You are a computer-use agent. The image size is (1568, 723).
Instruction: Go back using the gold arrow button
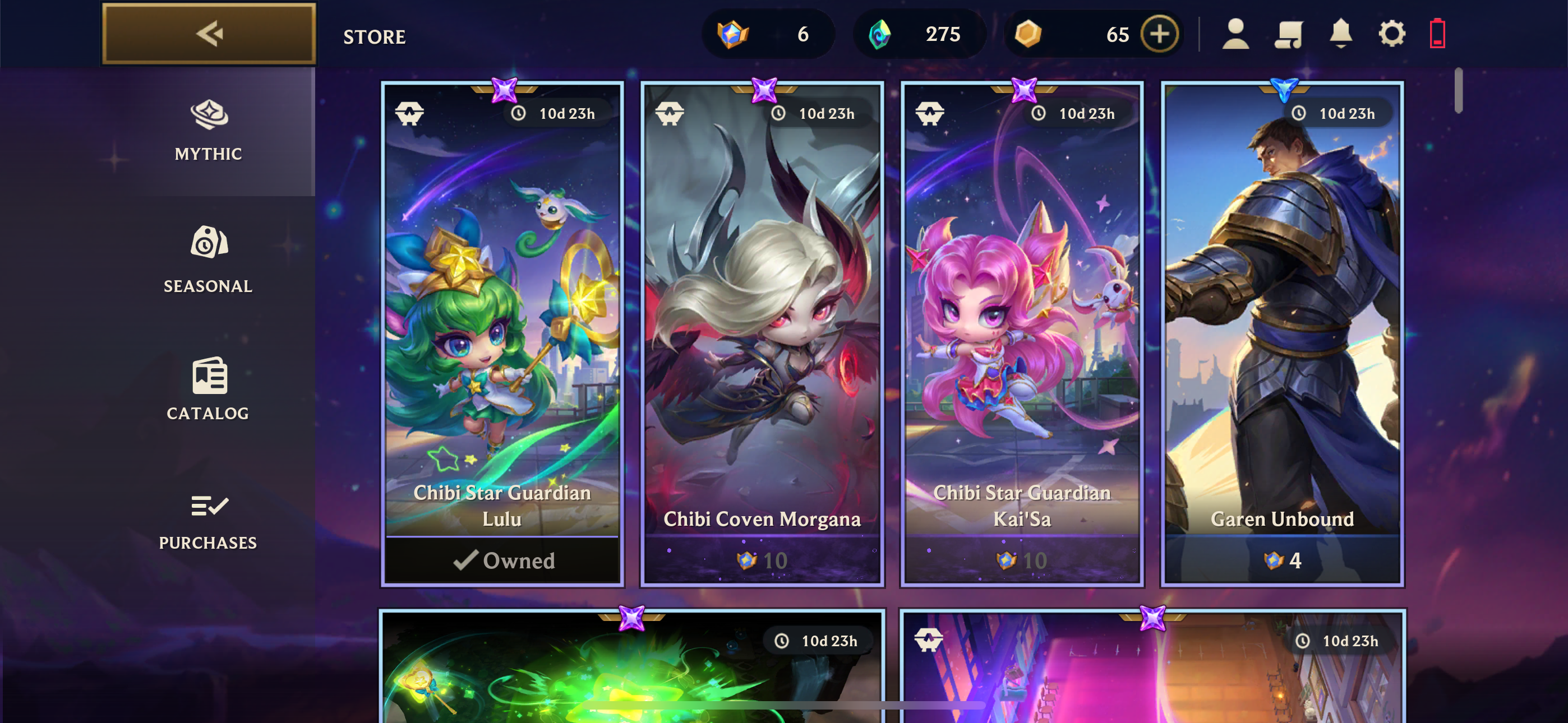click(x=209, y=34)
